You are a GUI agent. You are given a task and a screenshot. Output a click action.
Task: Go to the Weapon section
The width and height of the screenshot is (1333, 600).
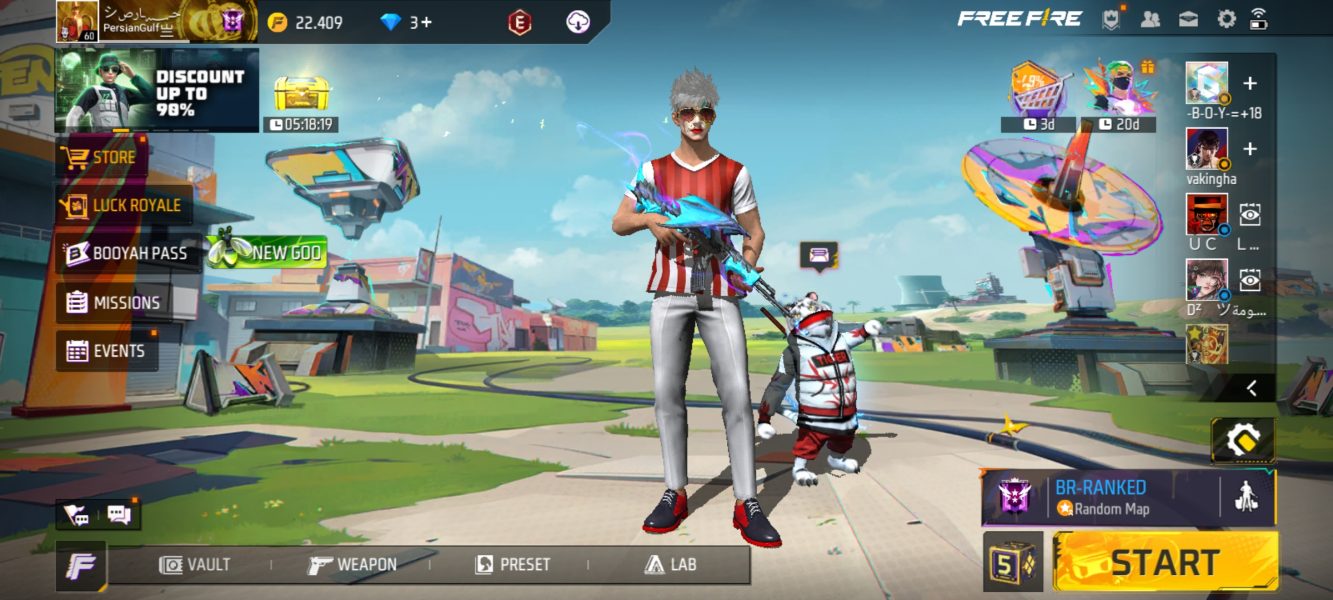coord(352,565)
